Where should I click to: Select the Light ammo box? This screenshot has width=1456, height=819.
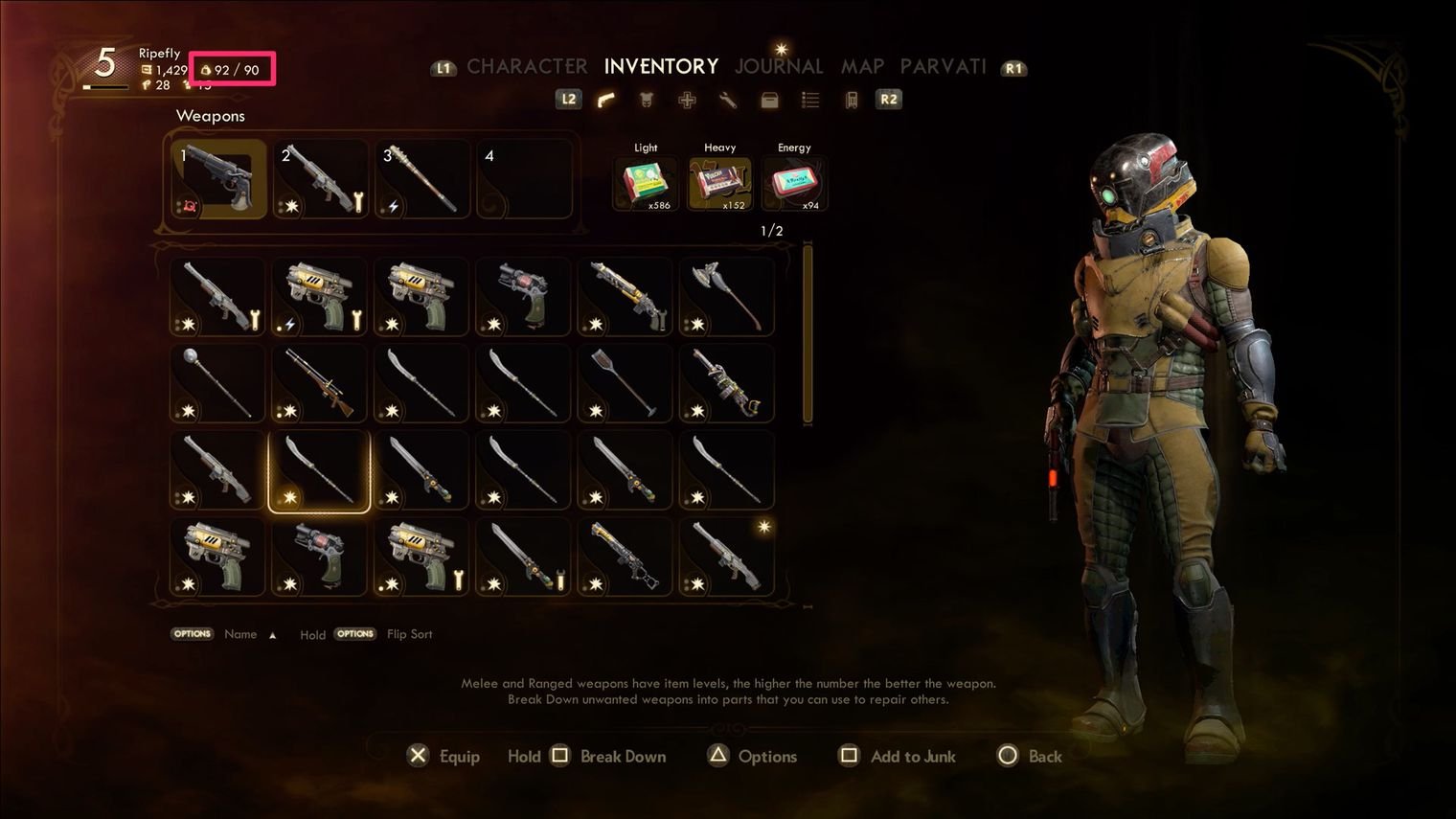pos(646,183)
